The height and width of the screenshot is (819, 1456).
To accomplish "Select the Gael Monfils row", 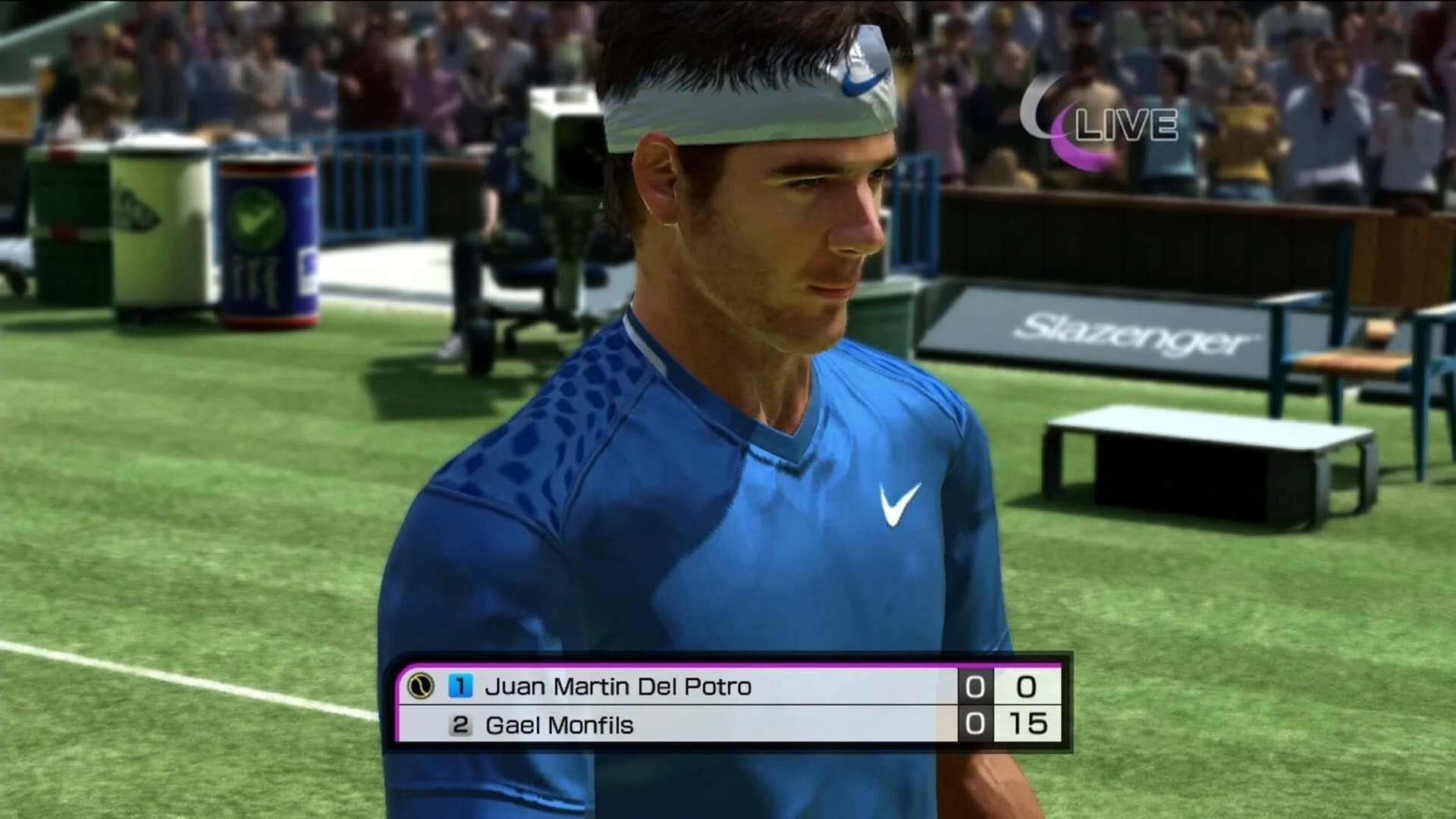I will [x=682, y=724].
